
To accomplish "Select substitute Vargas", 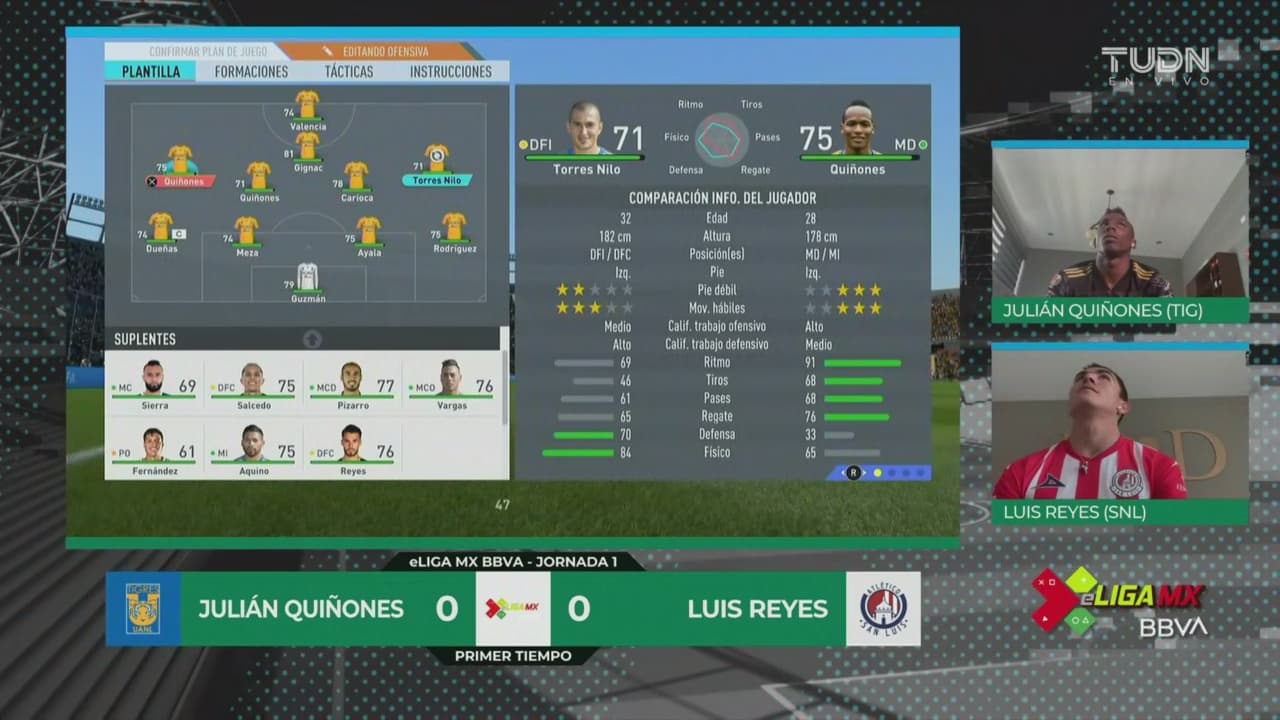I will click(x=451, y=384).
